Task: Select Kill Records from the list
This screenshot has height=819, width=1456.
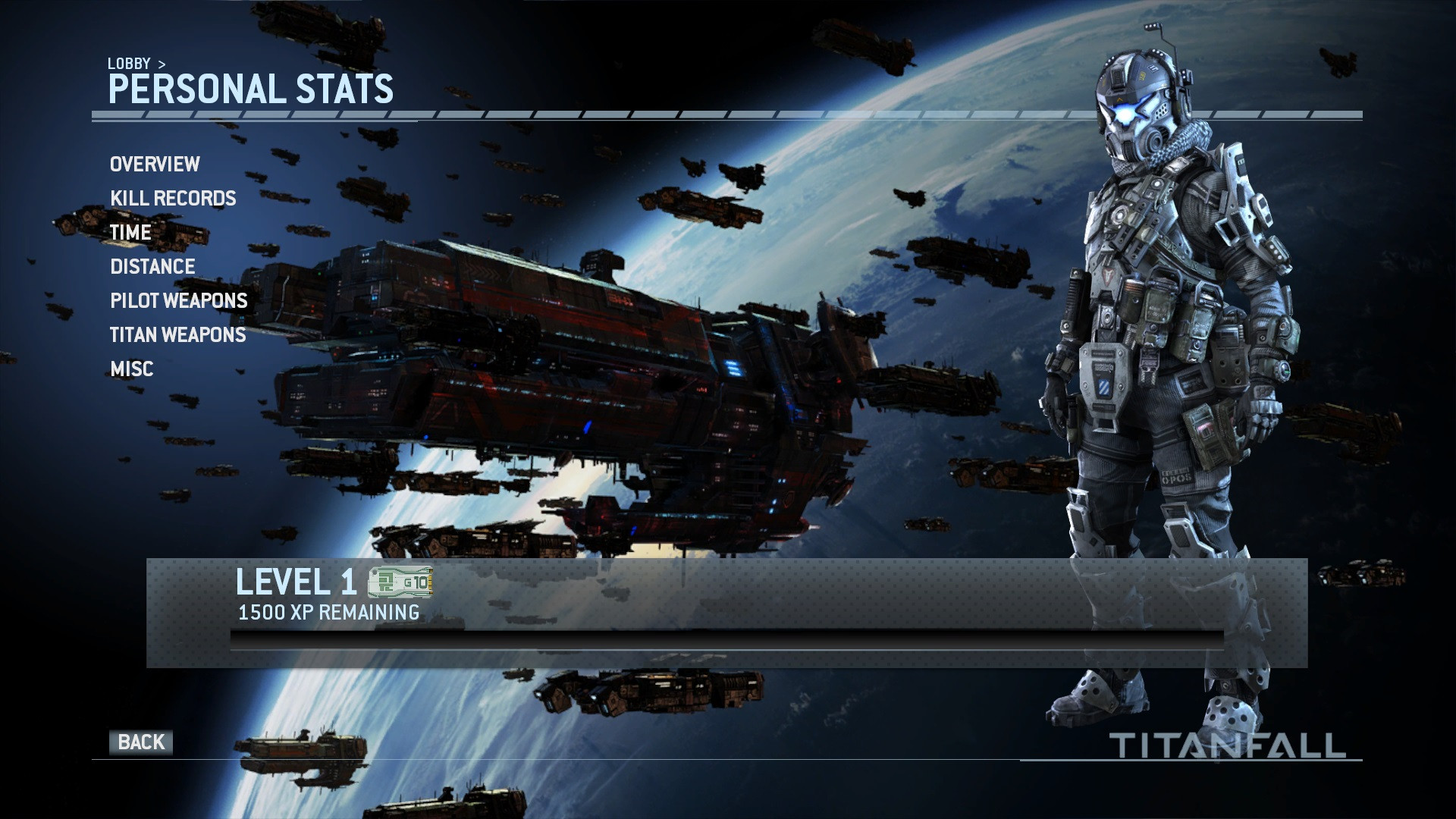Action: click(173, 199)
